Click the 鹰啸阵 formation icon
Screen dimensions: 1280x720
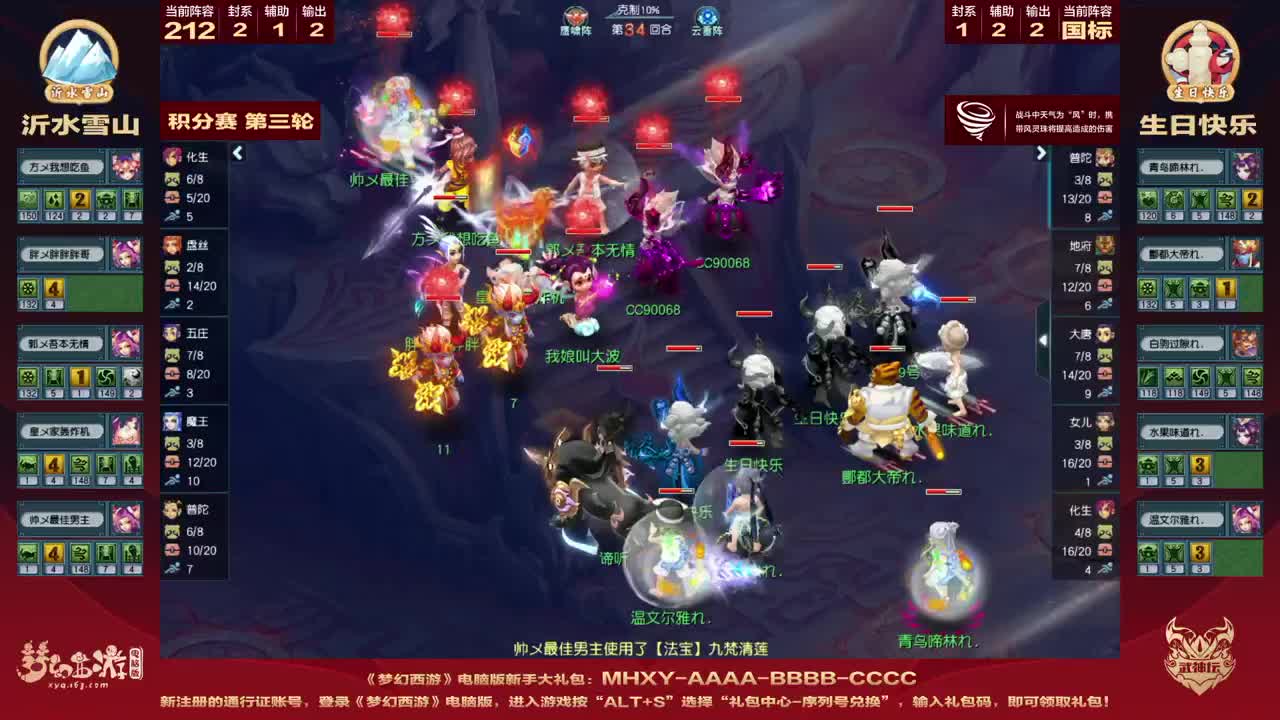574,18
